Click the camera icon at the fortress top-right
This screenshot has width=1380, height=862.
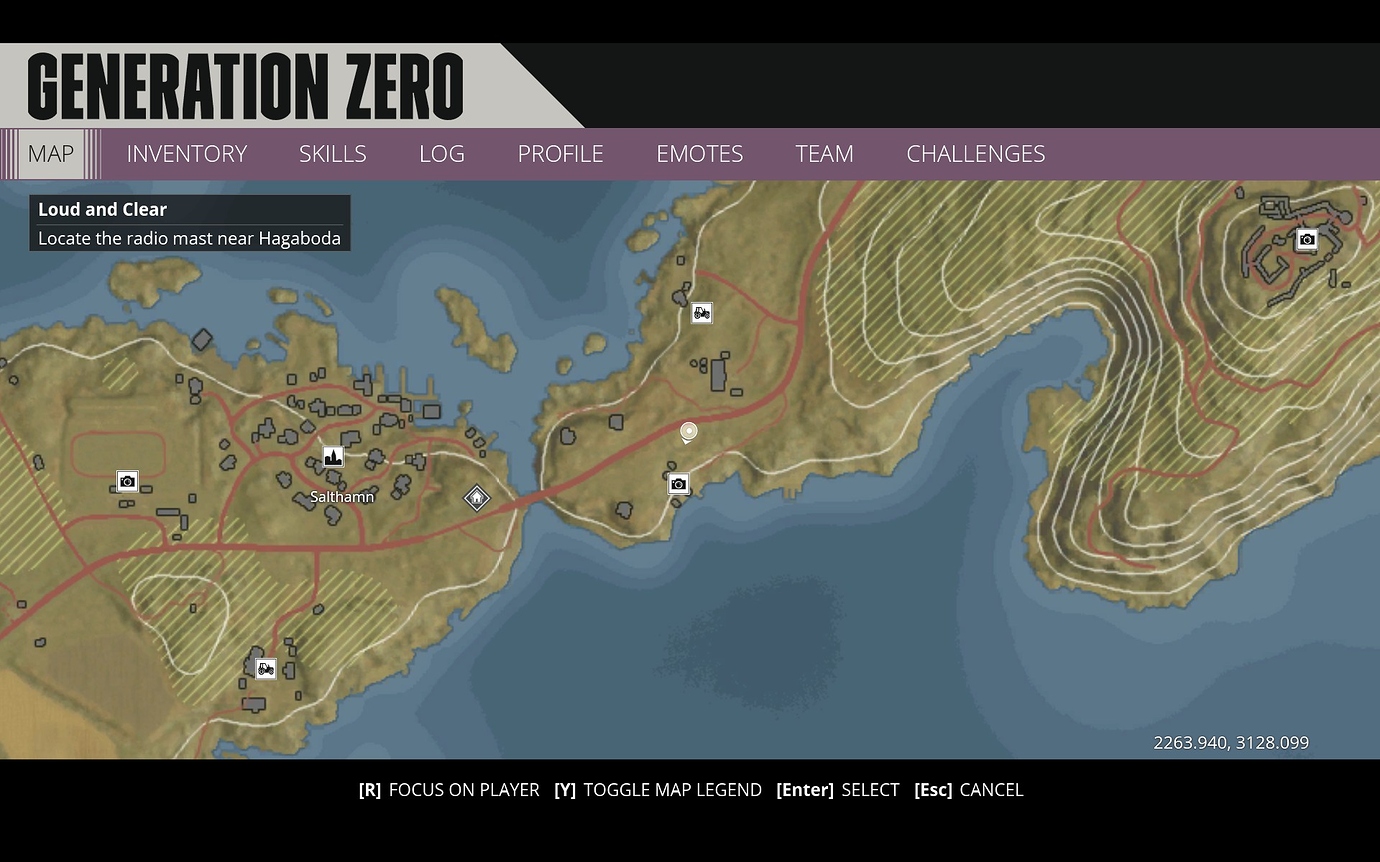pos(1307,240)
